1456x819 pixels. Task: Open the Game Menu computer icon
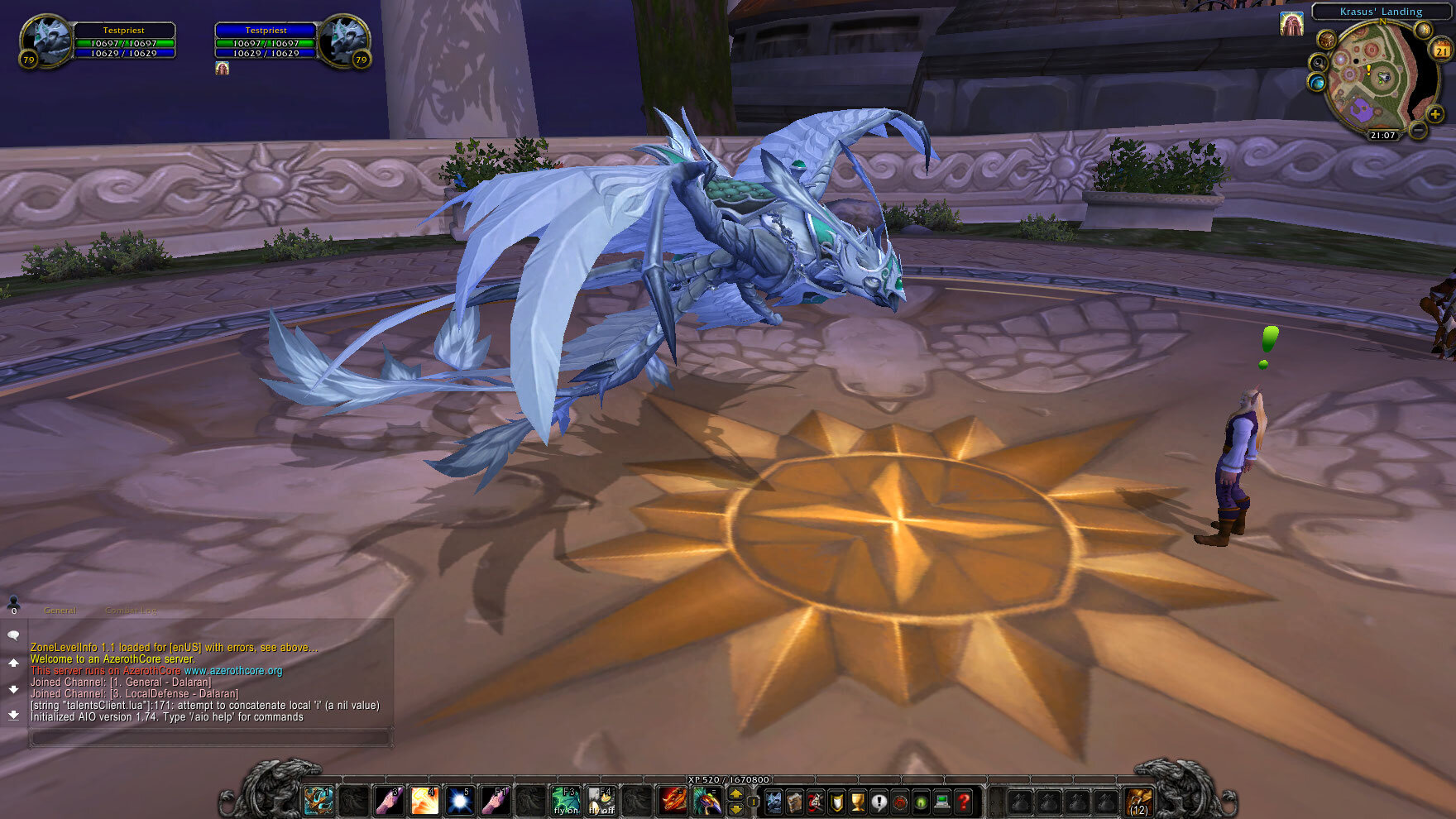[941, 801]
